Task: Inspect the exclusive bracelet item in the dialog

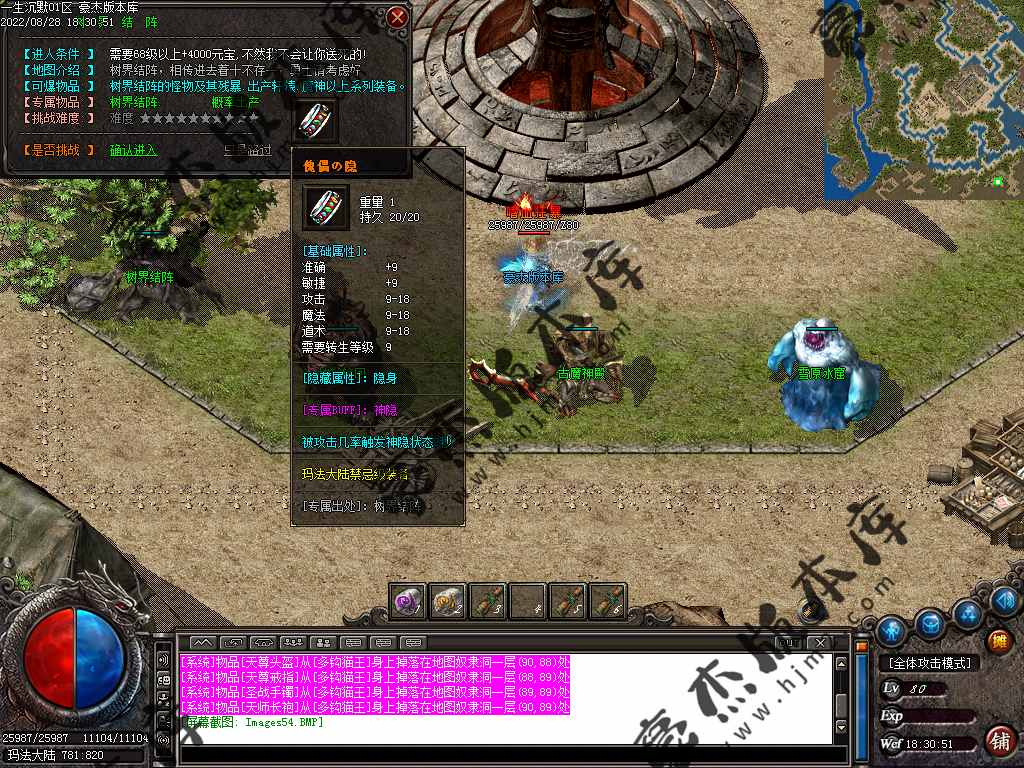Action: [318, 119]
